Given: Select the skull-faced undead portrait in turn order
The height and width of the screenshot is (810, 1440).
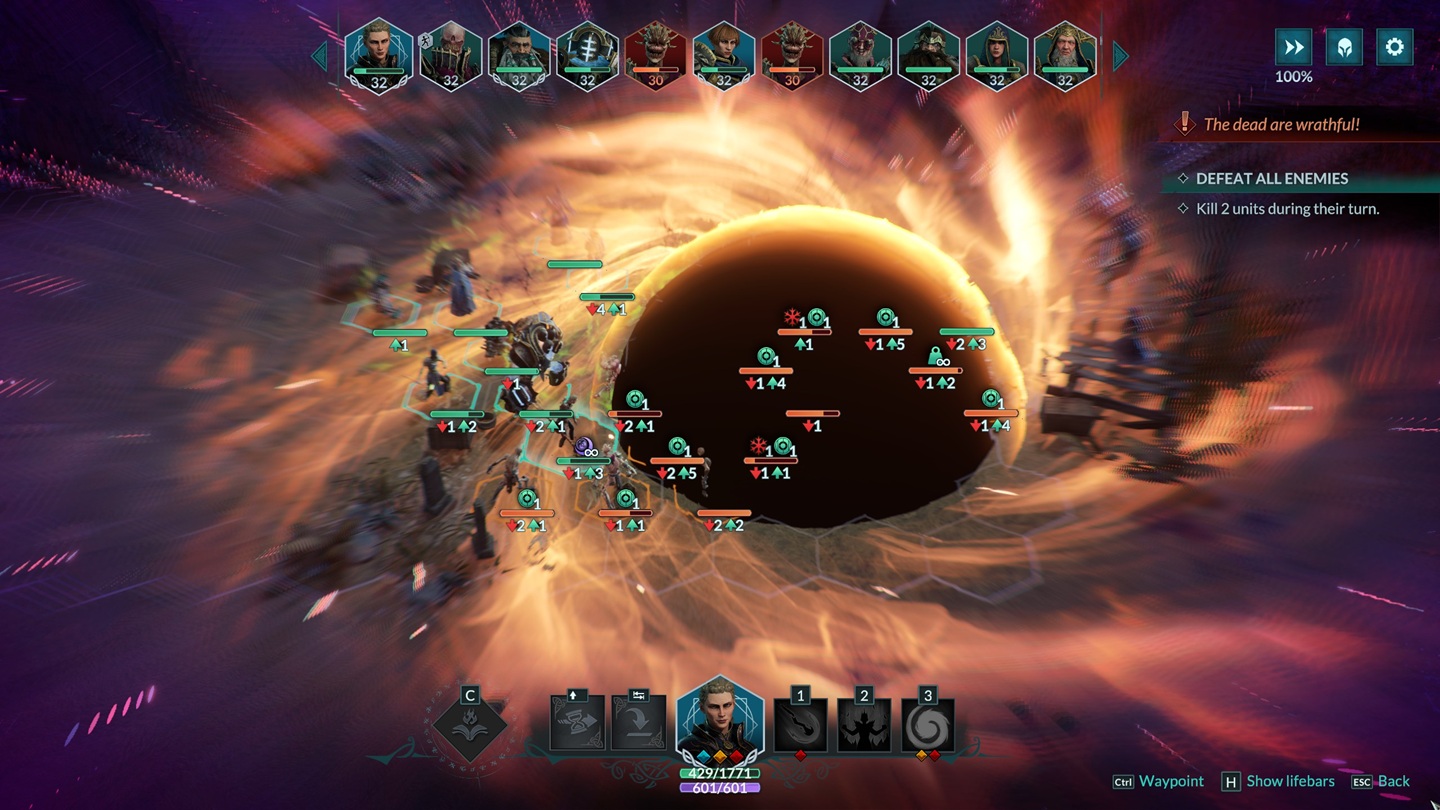Looking at the screenshot, I should (451, 54).
